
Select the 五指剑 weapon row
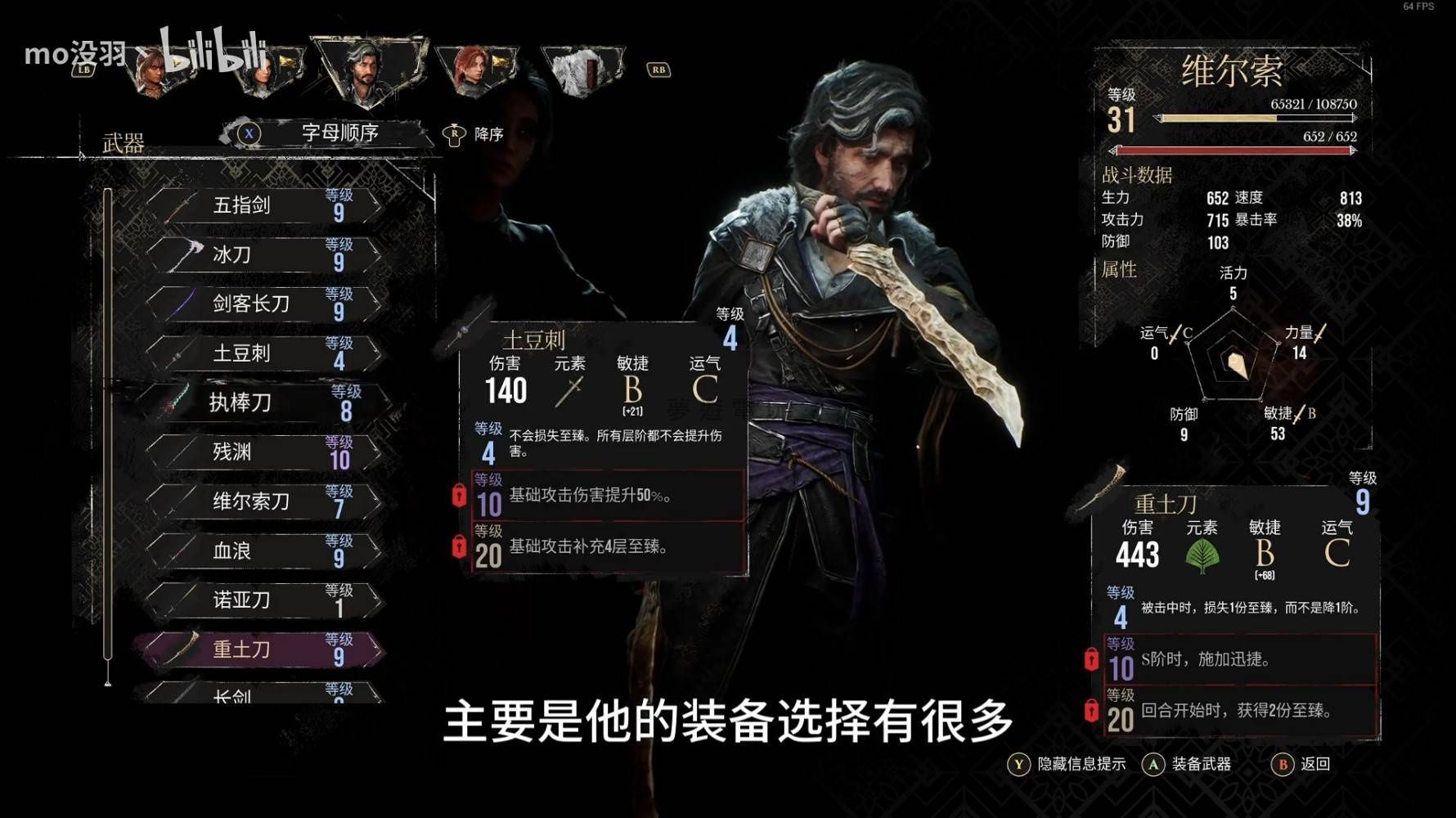pyautogui.click(x=262, y=205)
